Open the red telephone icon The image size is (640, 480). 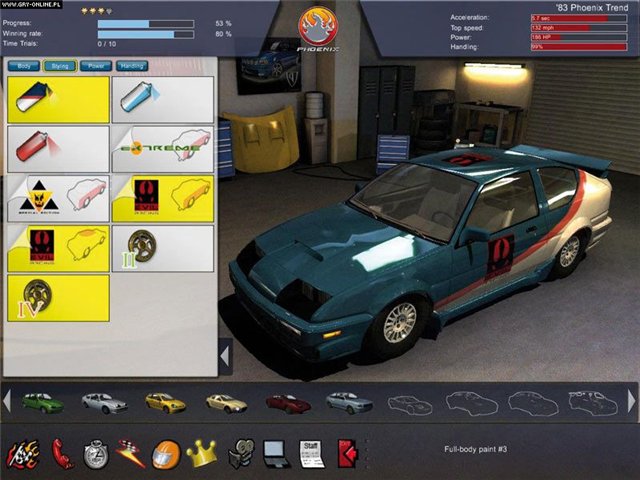pyautogui.click(x=63, y=454)
